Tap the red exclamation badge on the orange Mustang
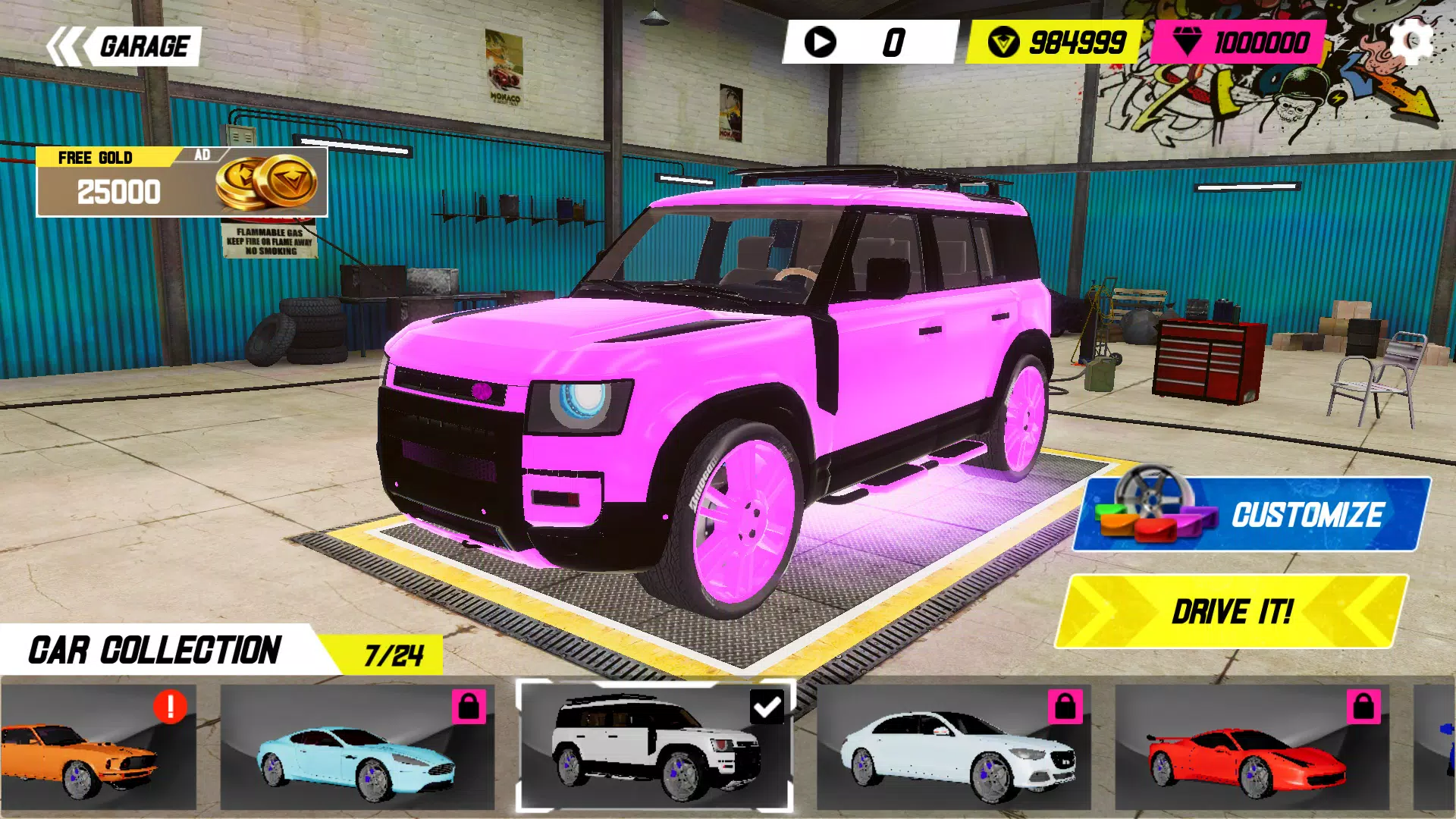This screenshot has height=819, width=1456. pyautogui.click(x=168, y=708)
